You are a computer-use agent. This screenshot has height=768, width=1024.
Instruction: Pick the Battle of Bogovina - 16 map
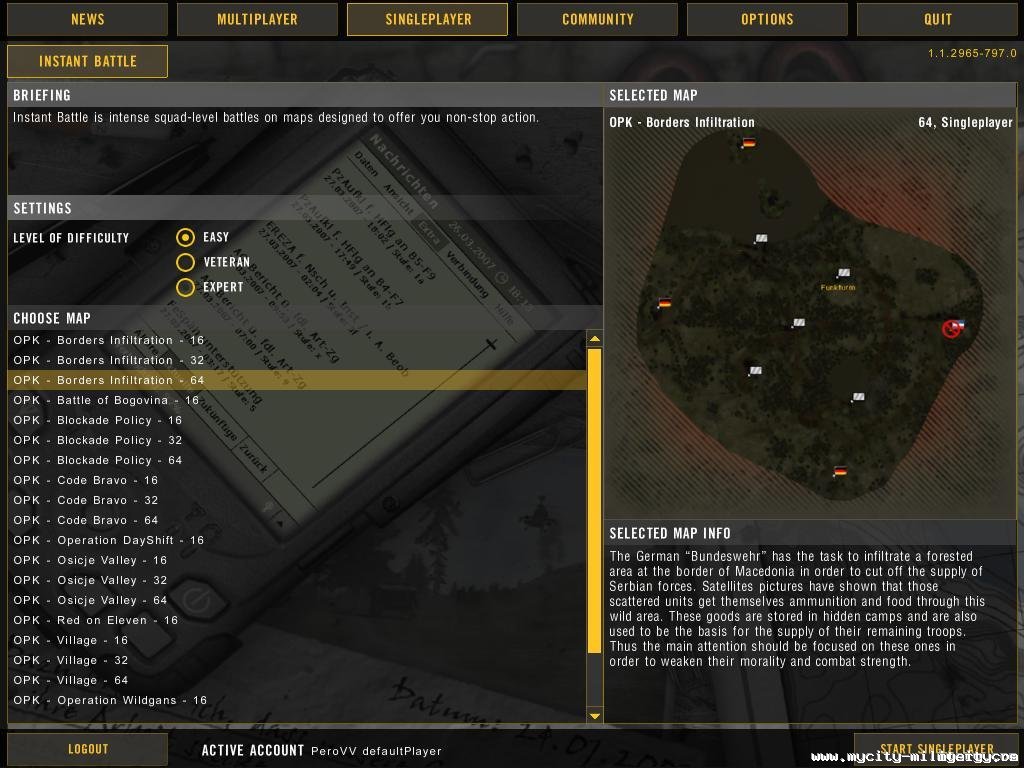click(106, 400)
